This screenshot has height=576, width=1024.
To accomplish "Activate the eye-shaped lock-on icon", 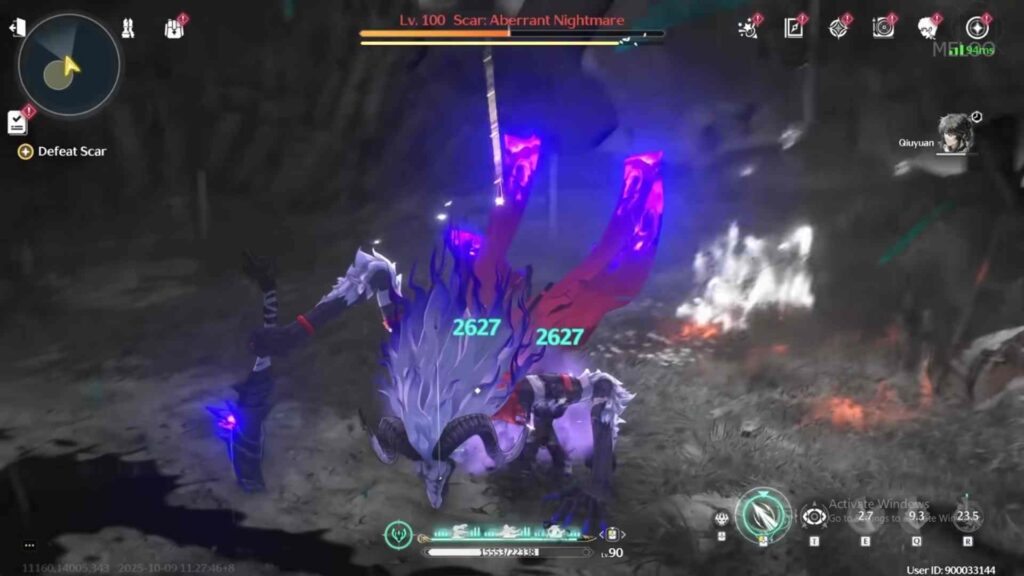I will click(813, 517).
